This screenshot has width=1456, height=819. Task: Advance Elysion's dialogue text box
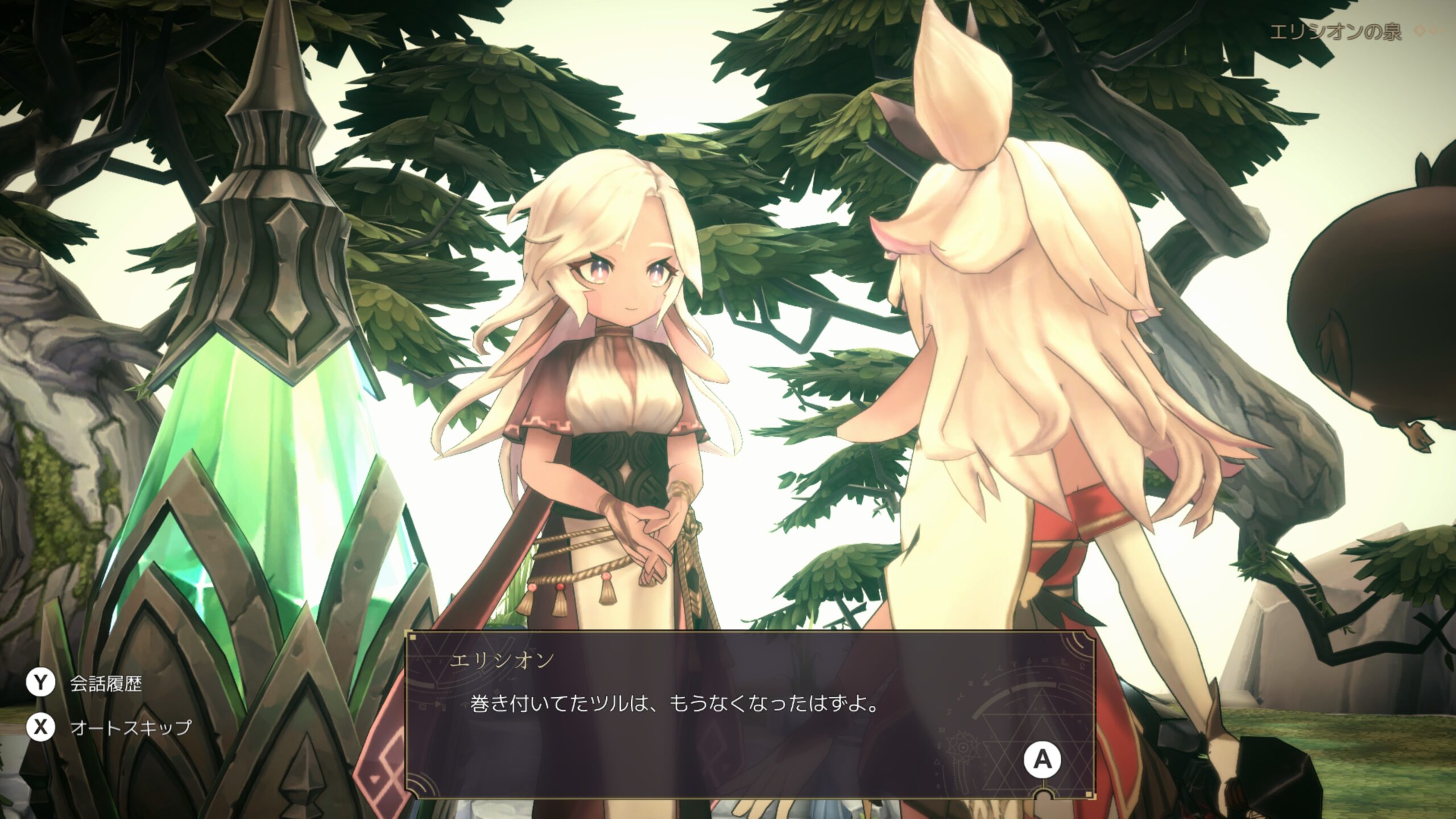point(1042,759)
